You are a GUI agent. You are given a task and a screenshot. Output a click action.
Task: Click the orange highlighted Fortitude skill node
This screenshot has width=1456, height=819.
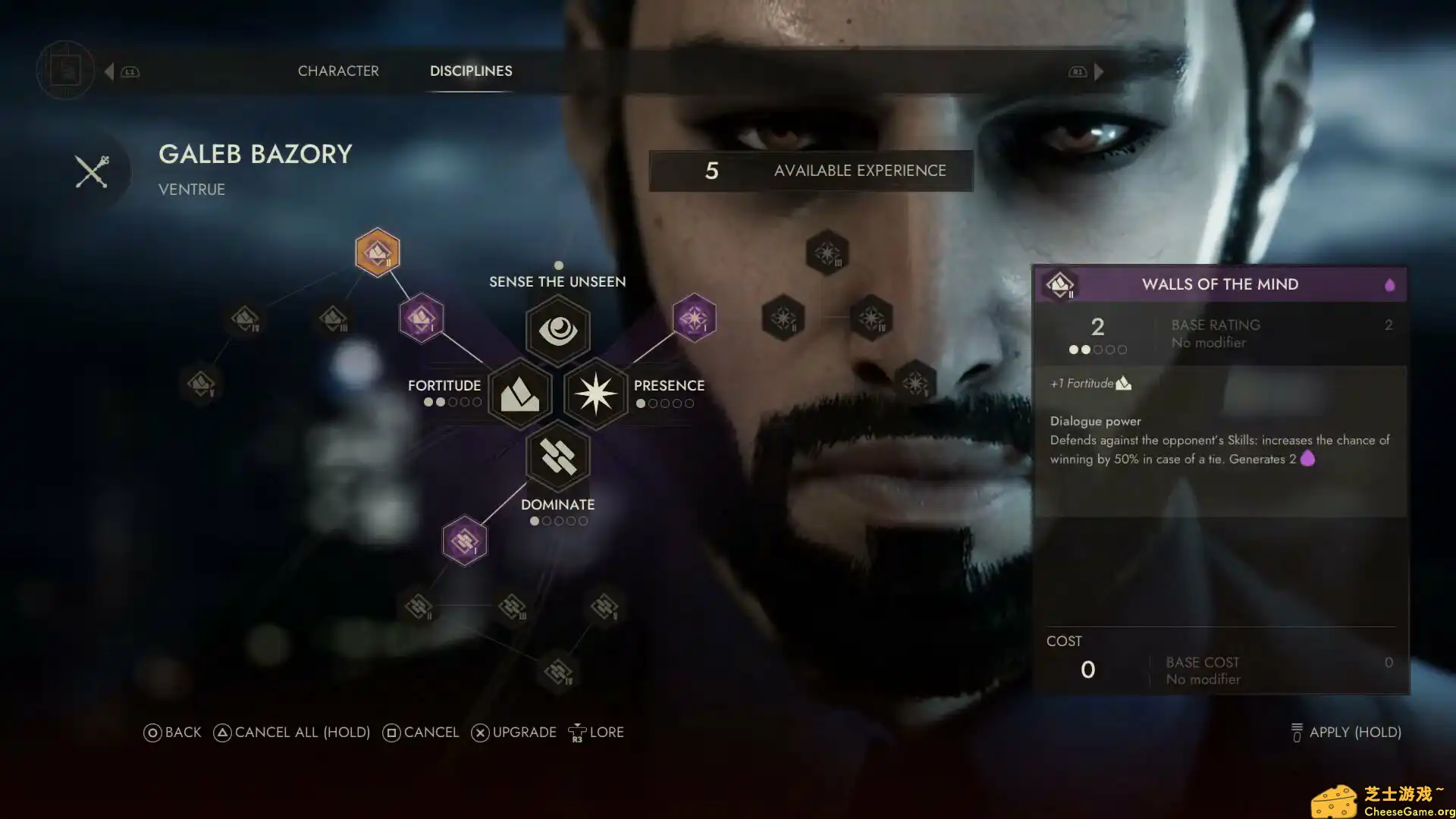tap(378, 253)
